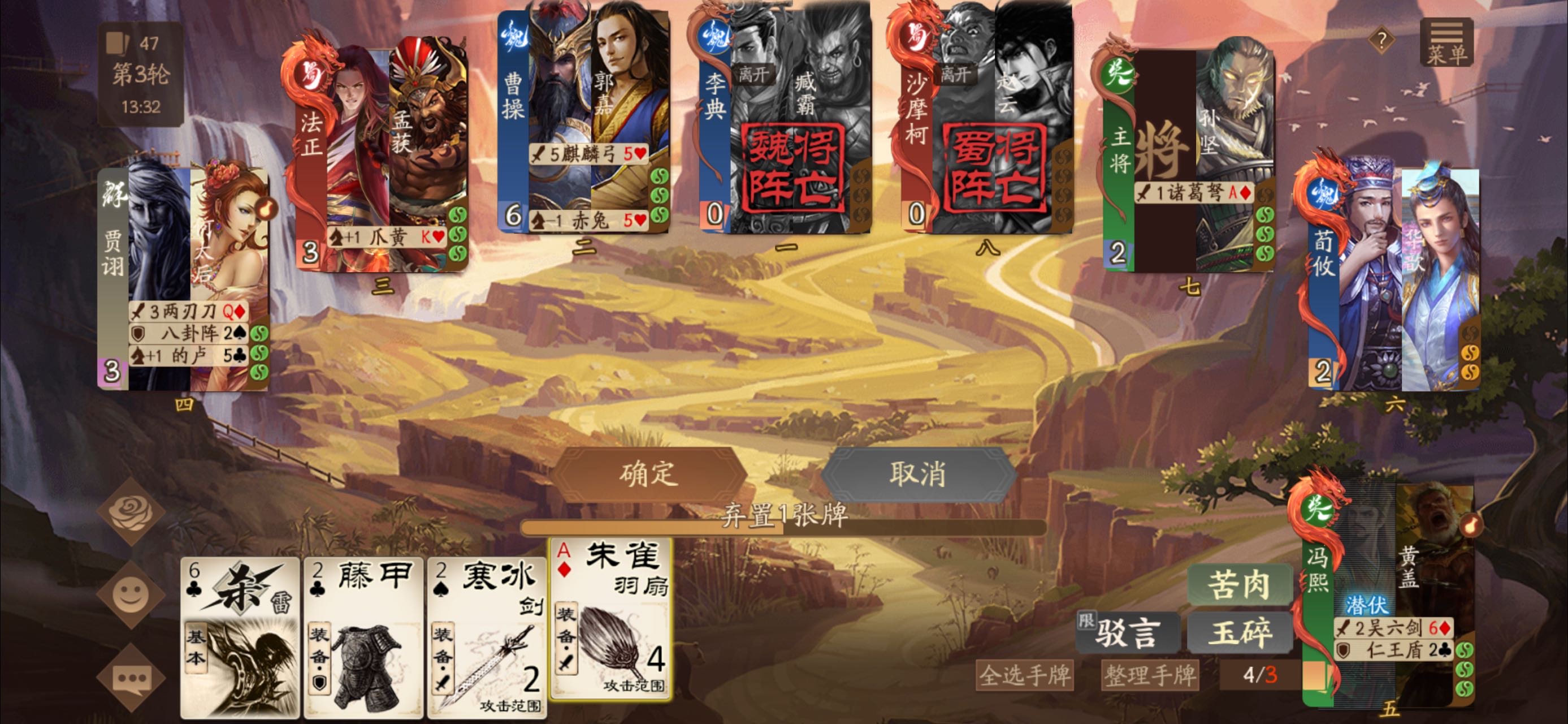Select the 6 of clubs 雷杀 card

[240, 636]
